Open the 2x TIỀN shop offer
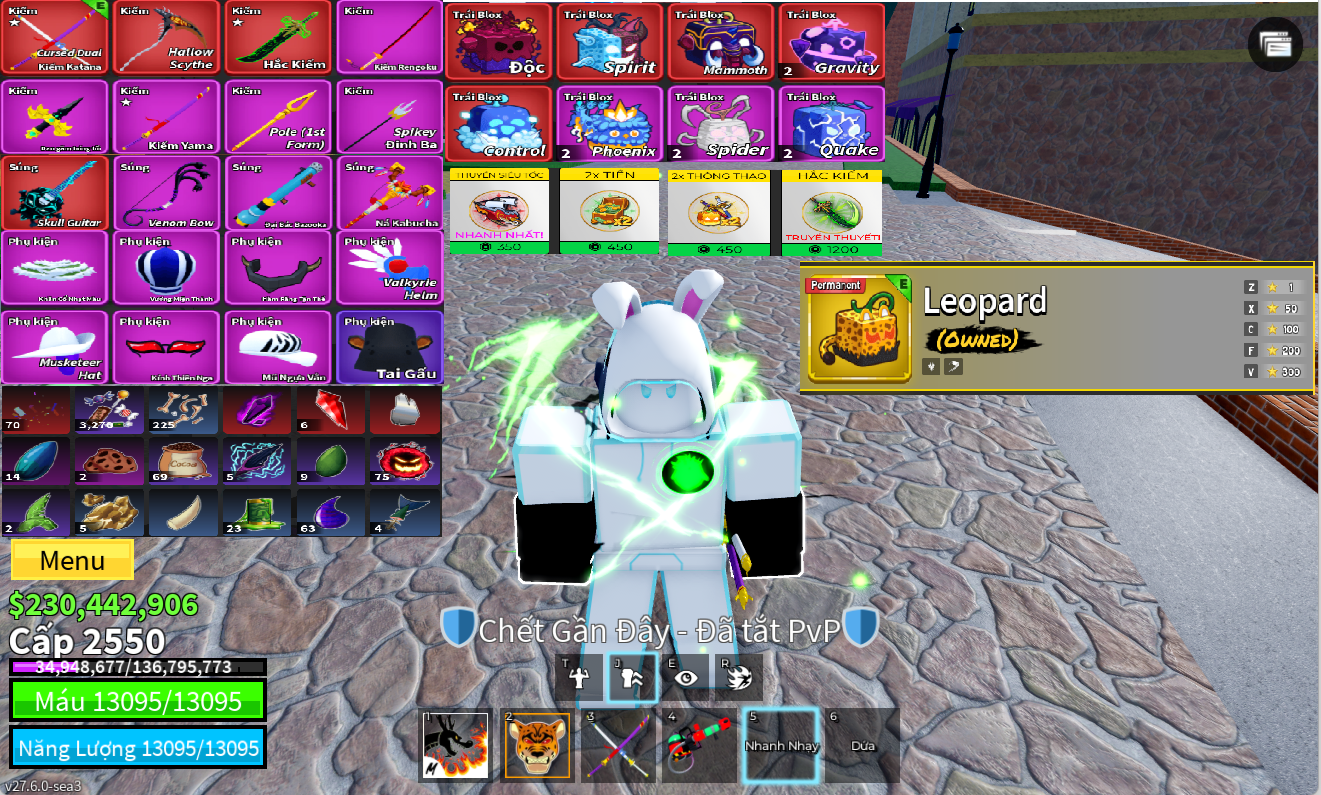This screenshot has width=1321, height=795. tap(609, 212)
